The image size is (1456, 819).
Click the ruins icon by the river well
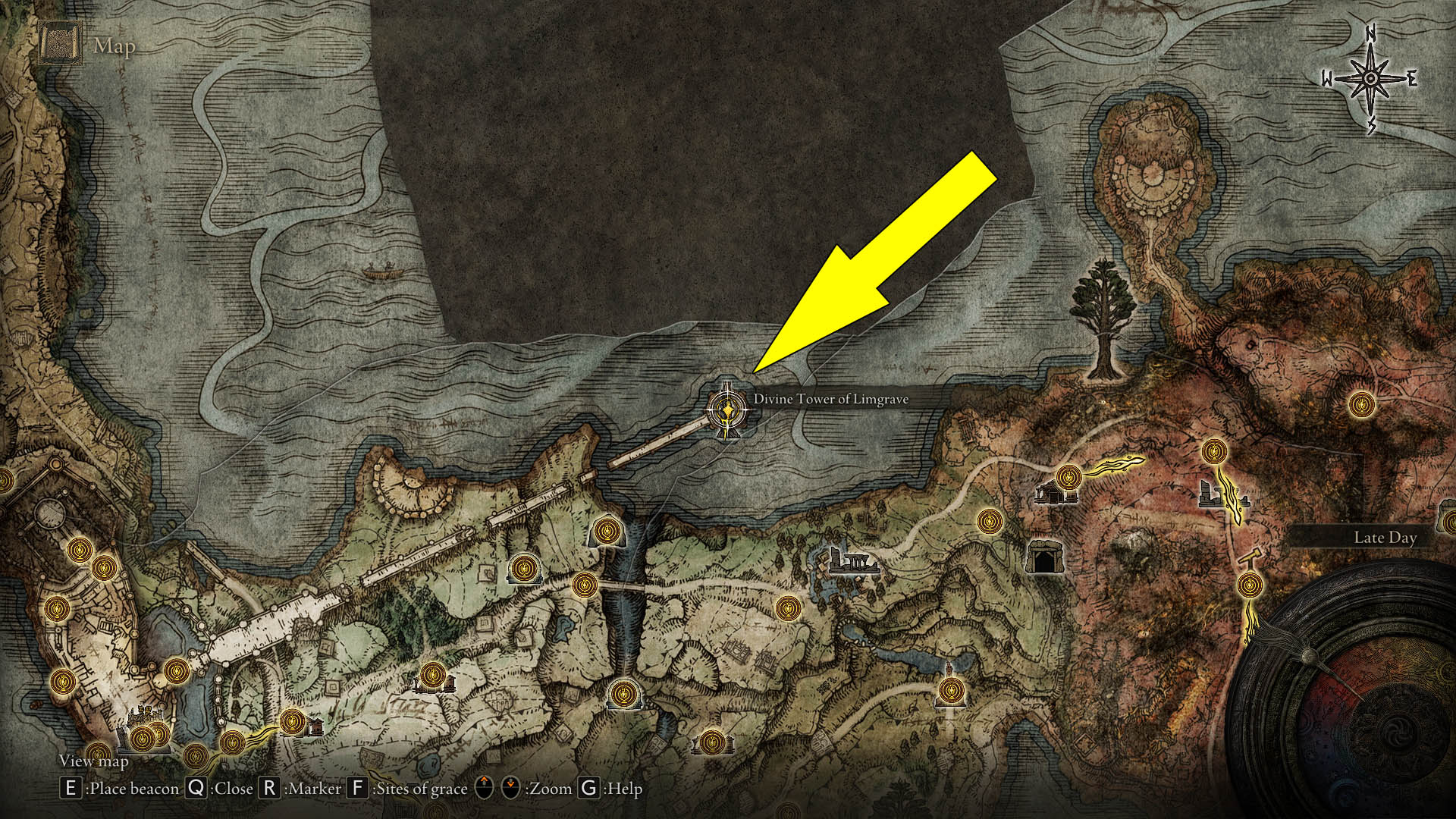pos(855,563)
